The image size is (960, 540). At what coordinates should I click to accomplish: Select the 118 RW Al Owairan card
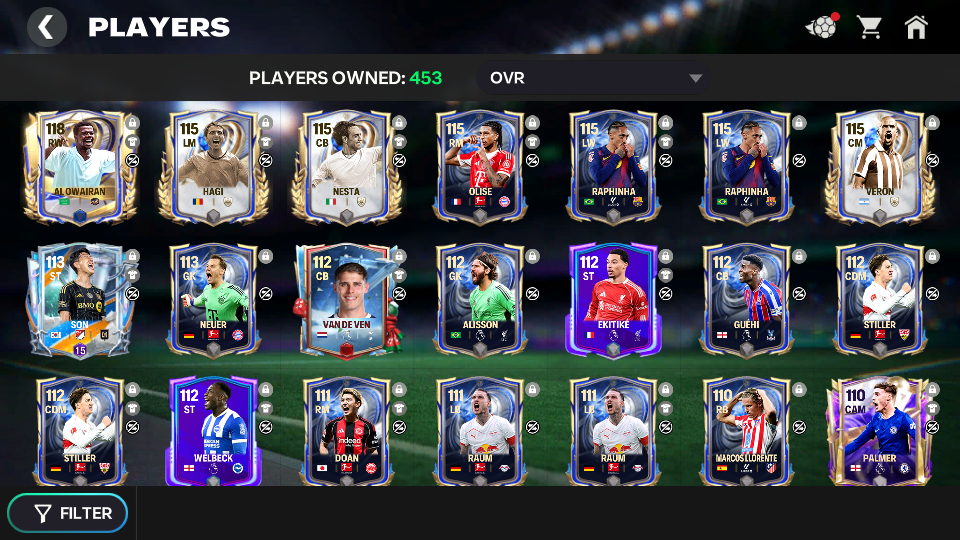tap(80, 166)
